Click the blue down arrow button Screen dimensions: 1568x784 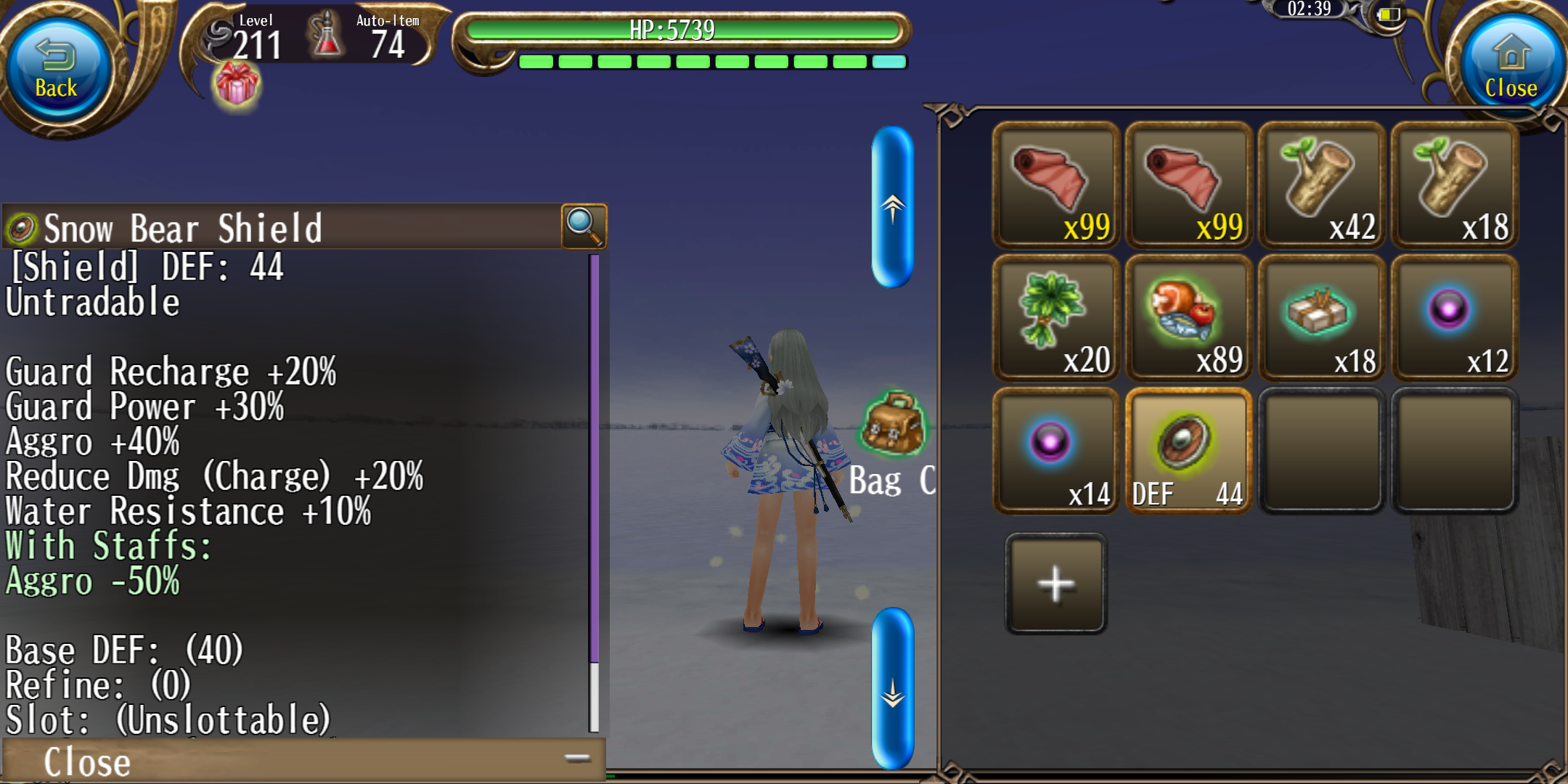(892, 688)
